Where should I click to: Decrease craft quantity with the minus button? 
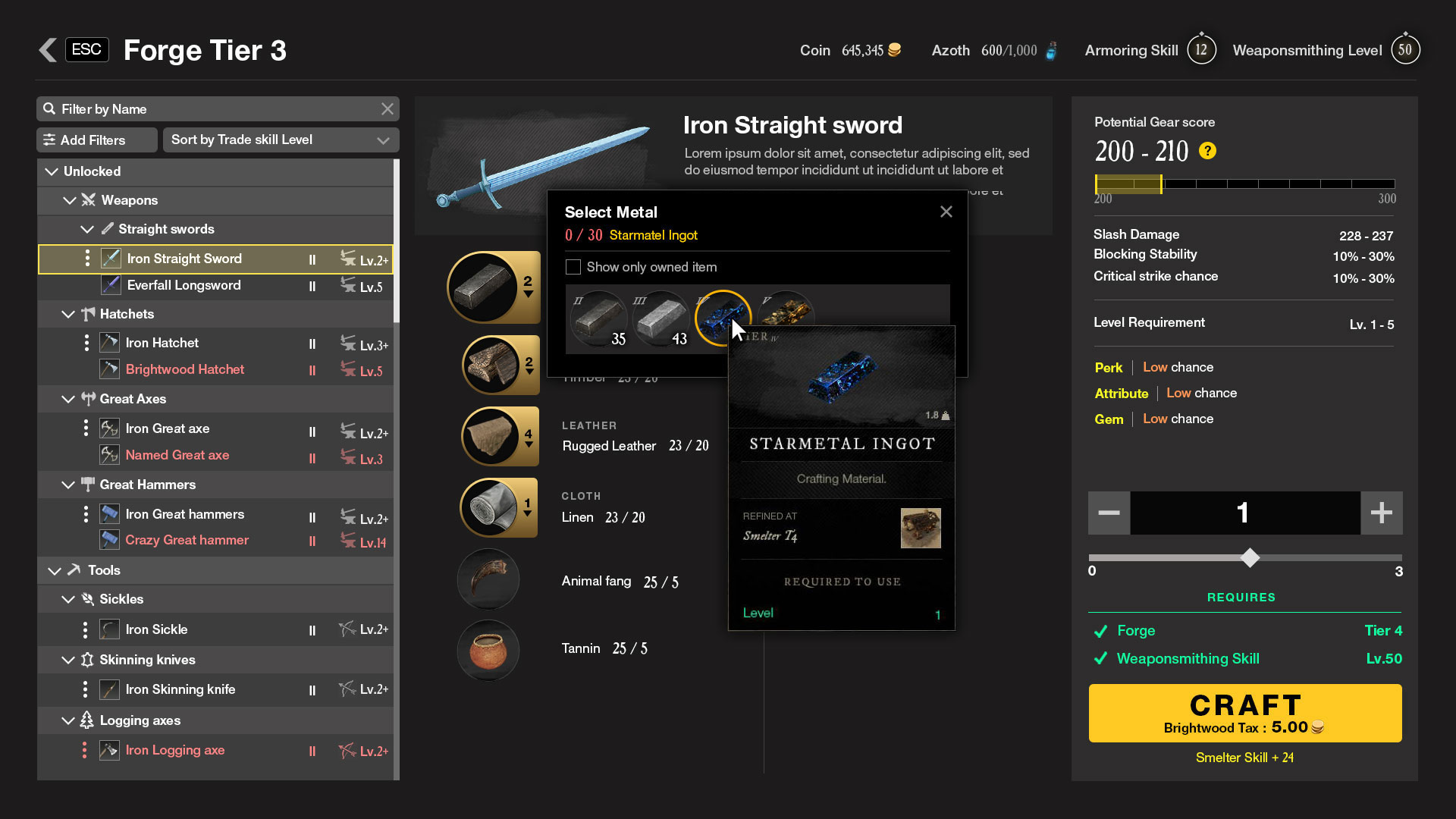(x=1109, y=513)
